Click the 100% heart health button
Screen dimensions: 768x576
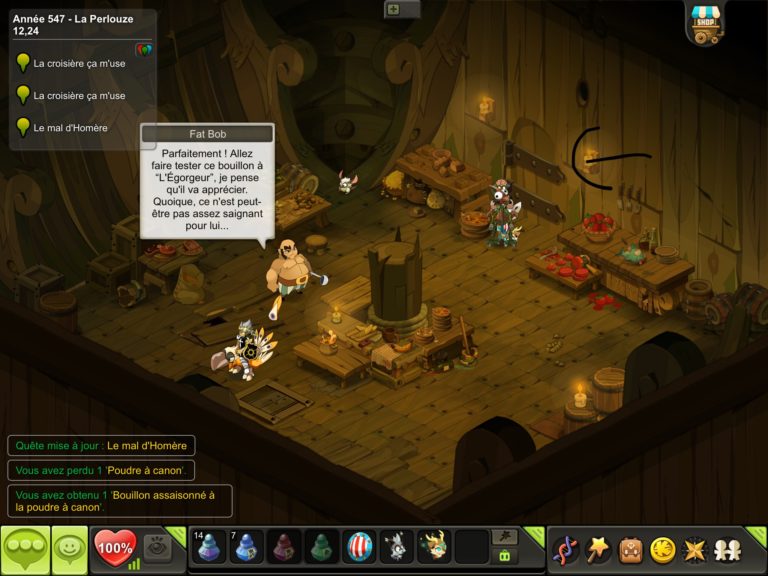click(x=114, y=548)
